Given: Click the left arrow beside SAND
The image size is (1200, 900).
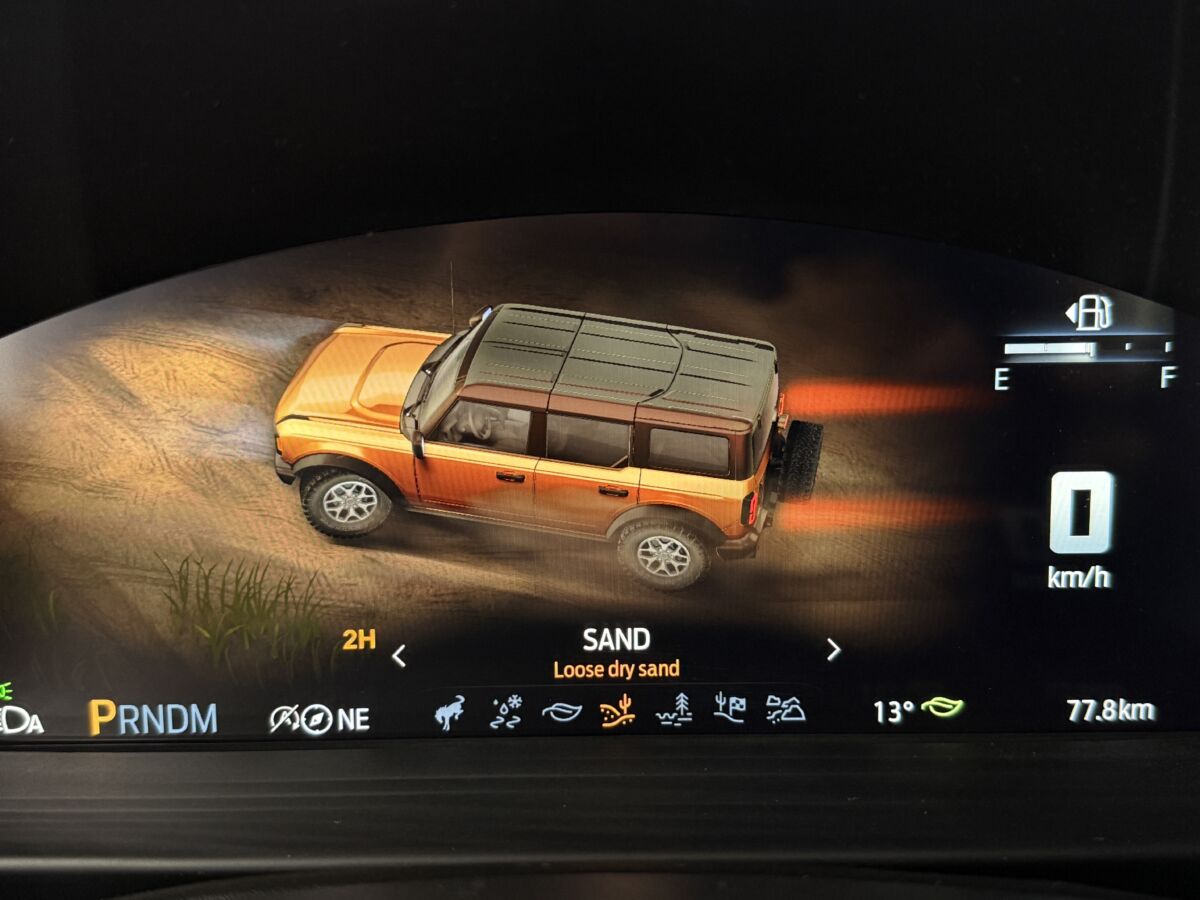Looking at the screenshot, I should pyautogui.click(x=399, y=656).
